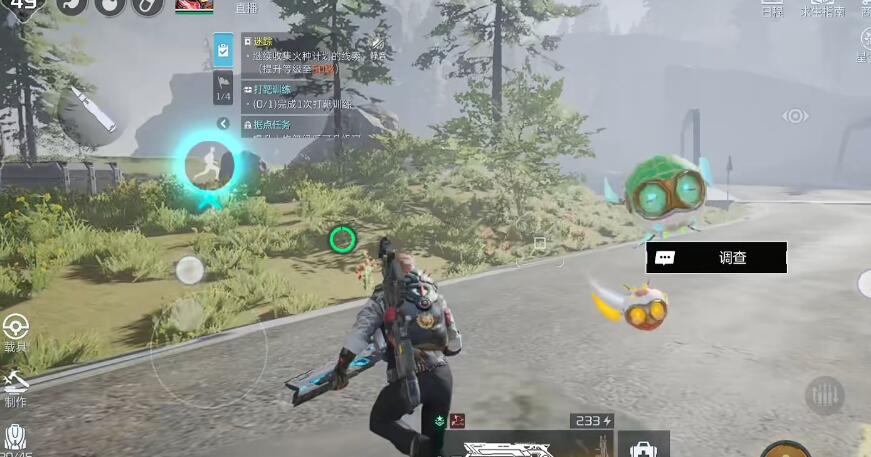Open the backpack icon with capacity count
This screenshot has width=871, height=457.
(15, 438)
